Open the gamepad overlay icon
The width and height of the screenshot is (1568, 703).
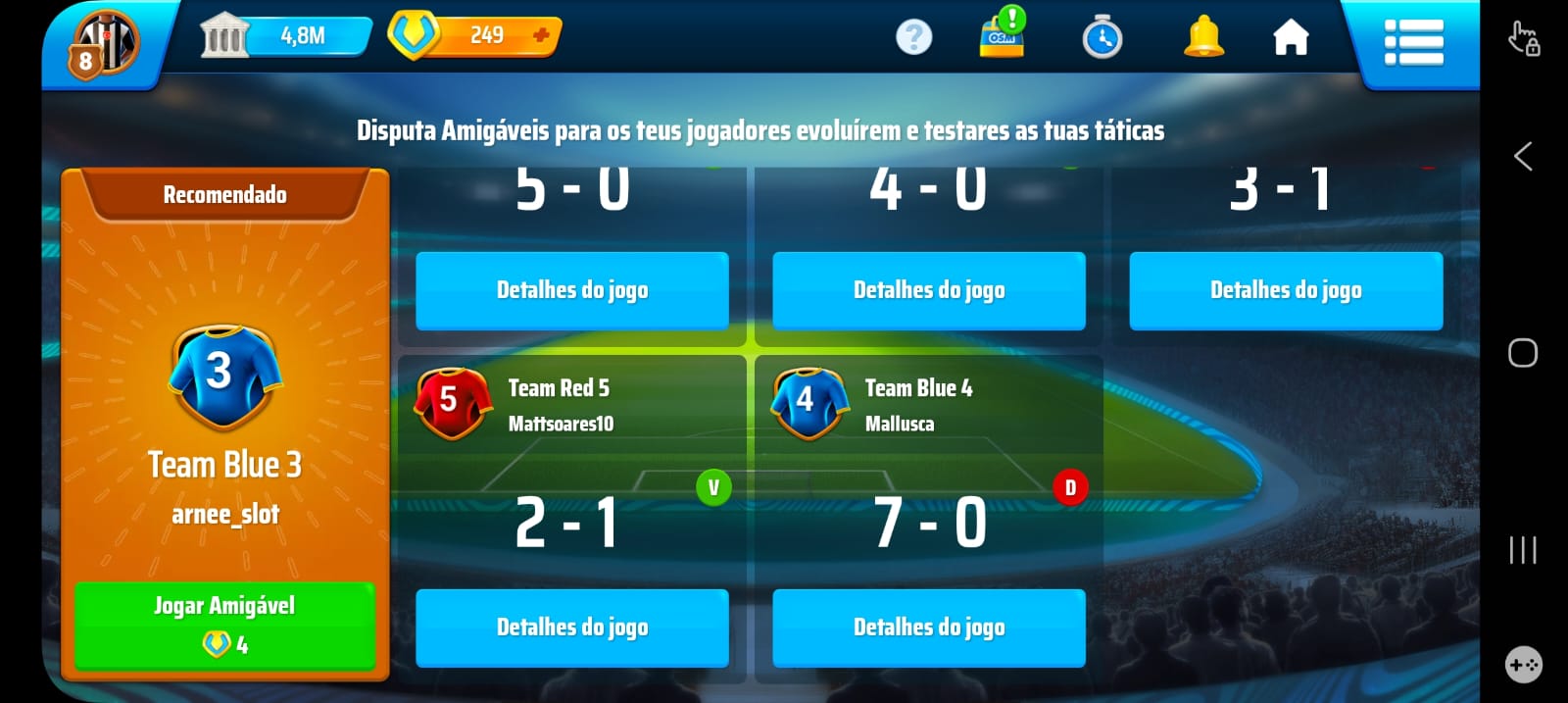coord(1522,665)
